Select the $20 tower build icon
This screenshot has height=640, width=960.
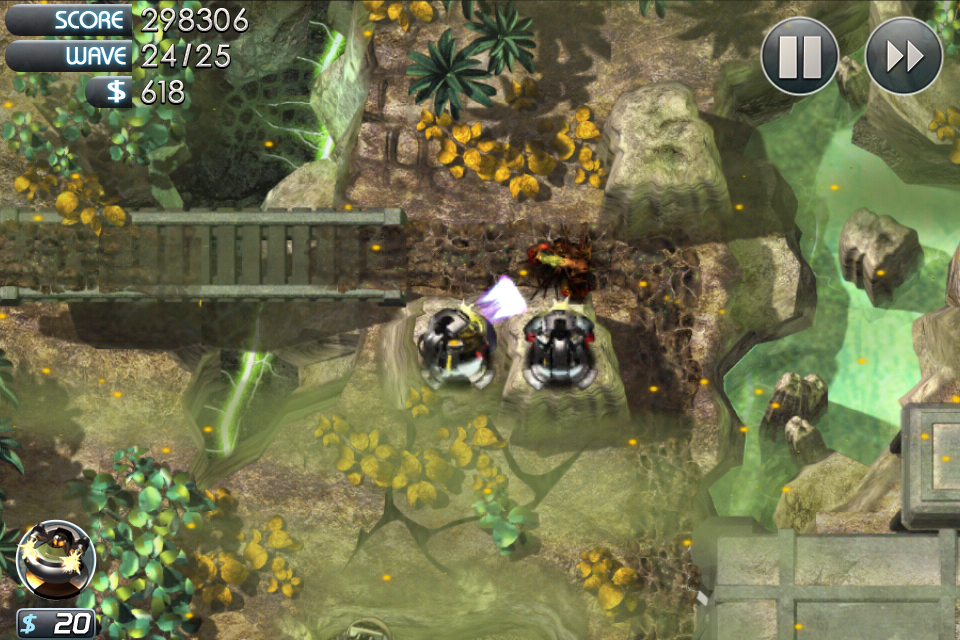(56, 562)
